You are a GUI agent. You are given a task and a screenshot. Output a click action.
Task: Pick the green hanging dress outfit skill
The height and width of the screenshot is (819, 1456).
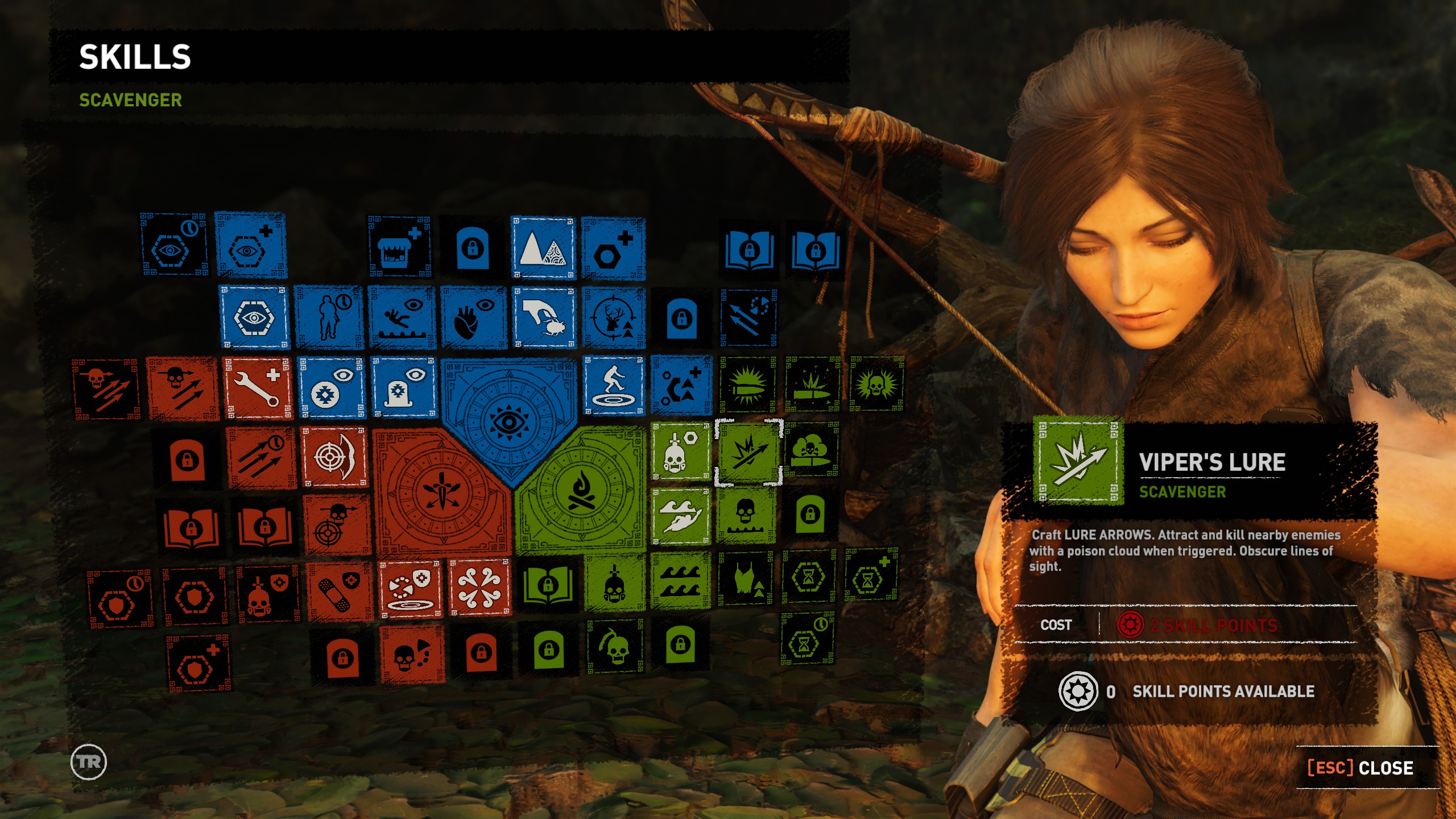[746, 580]
